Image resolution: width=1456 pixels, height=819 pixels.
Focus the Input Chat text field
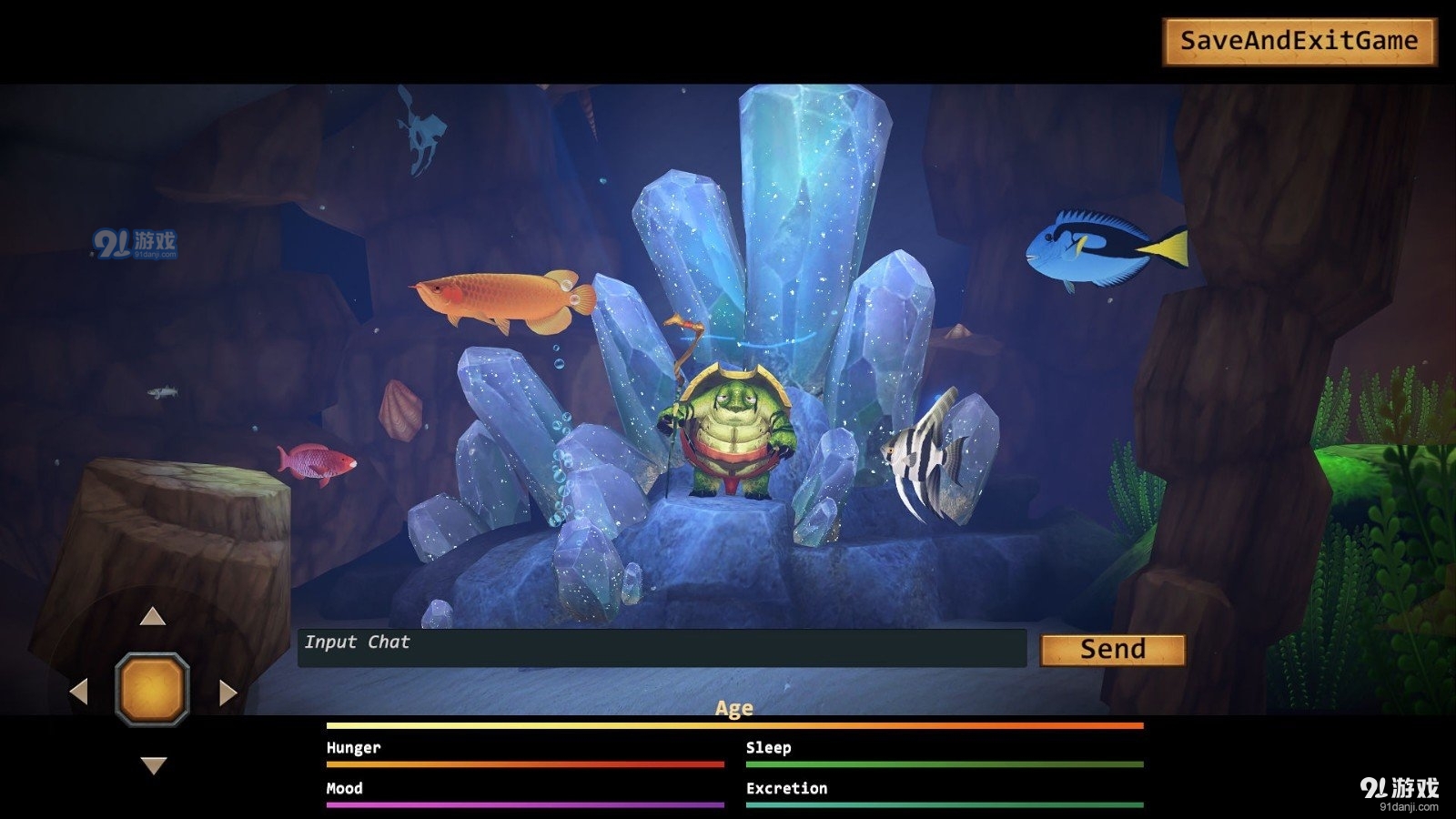coord(662,648)
